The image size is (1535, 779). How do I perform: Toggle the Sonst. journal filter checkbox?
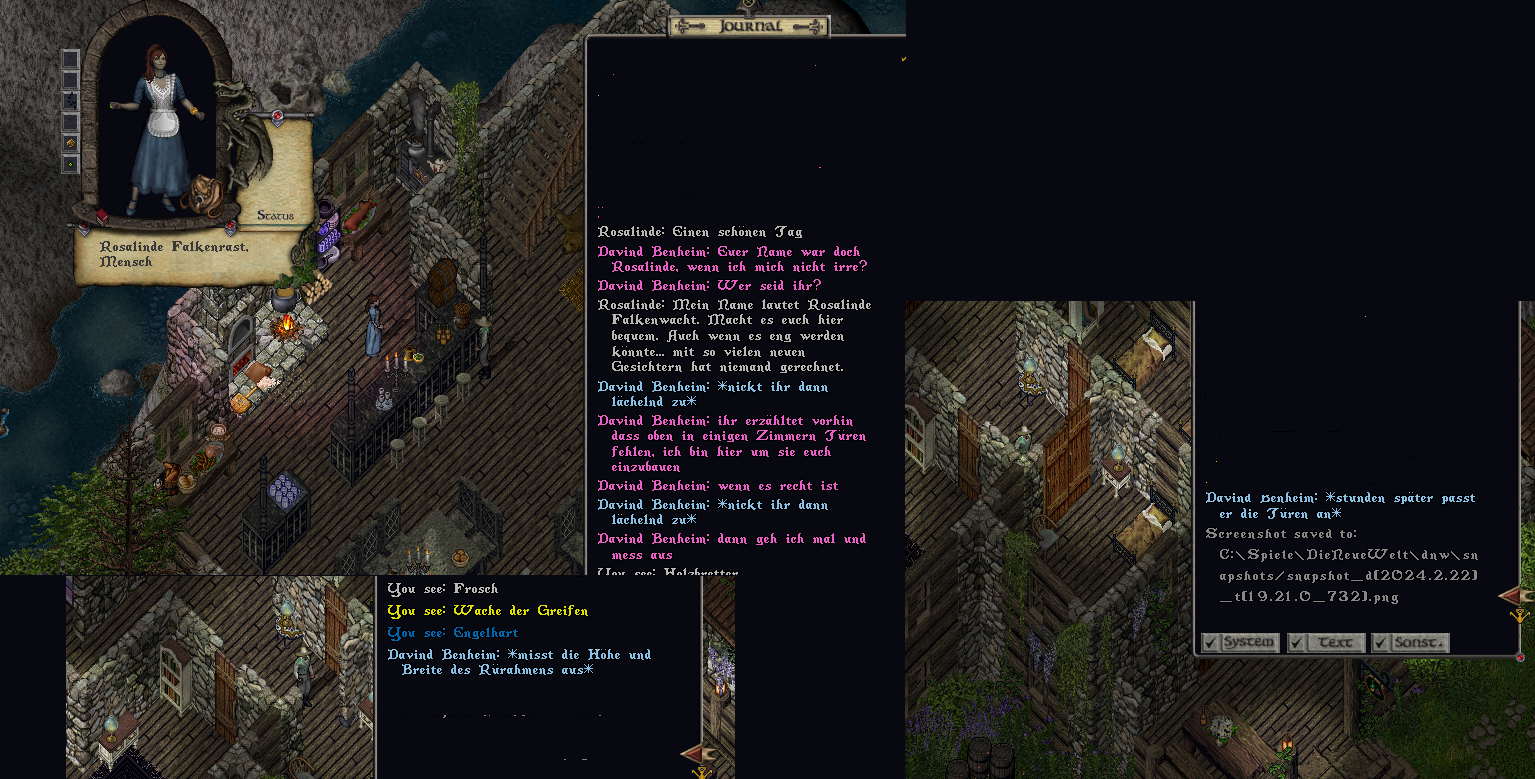(x=1380, y=643)
